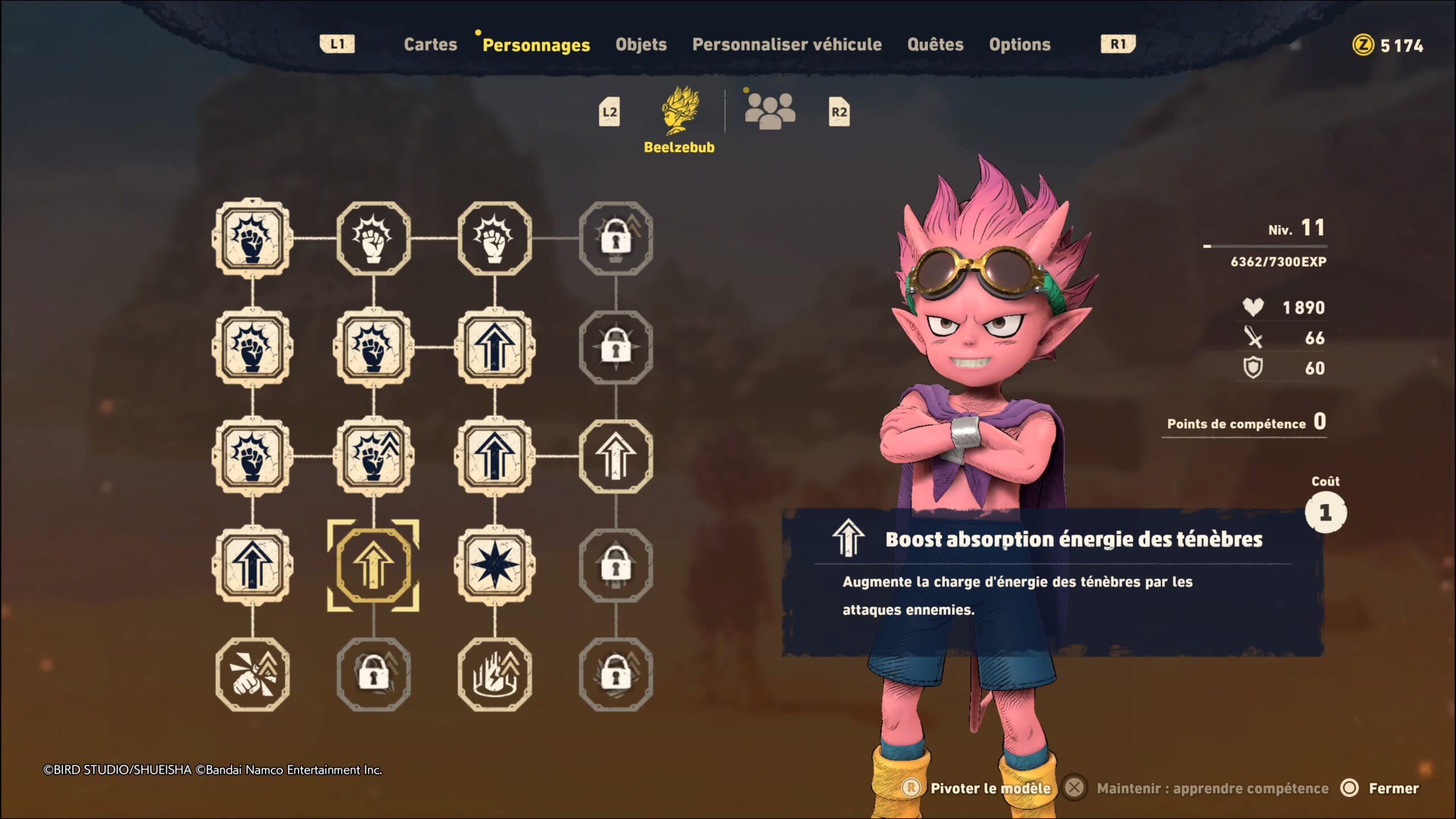Pick the fist with double chevron skill
The height and width of the screenshot is (819, 1456).
[373, 456]
